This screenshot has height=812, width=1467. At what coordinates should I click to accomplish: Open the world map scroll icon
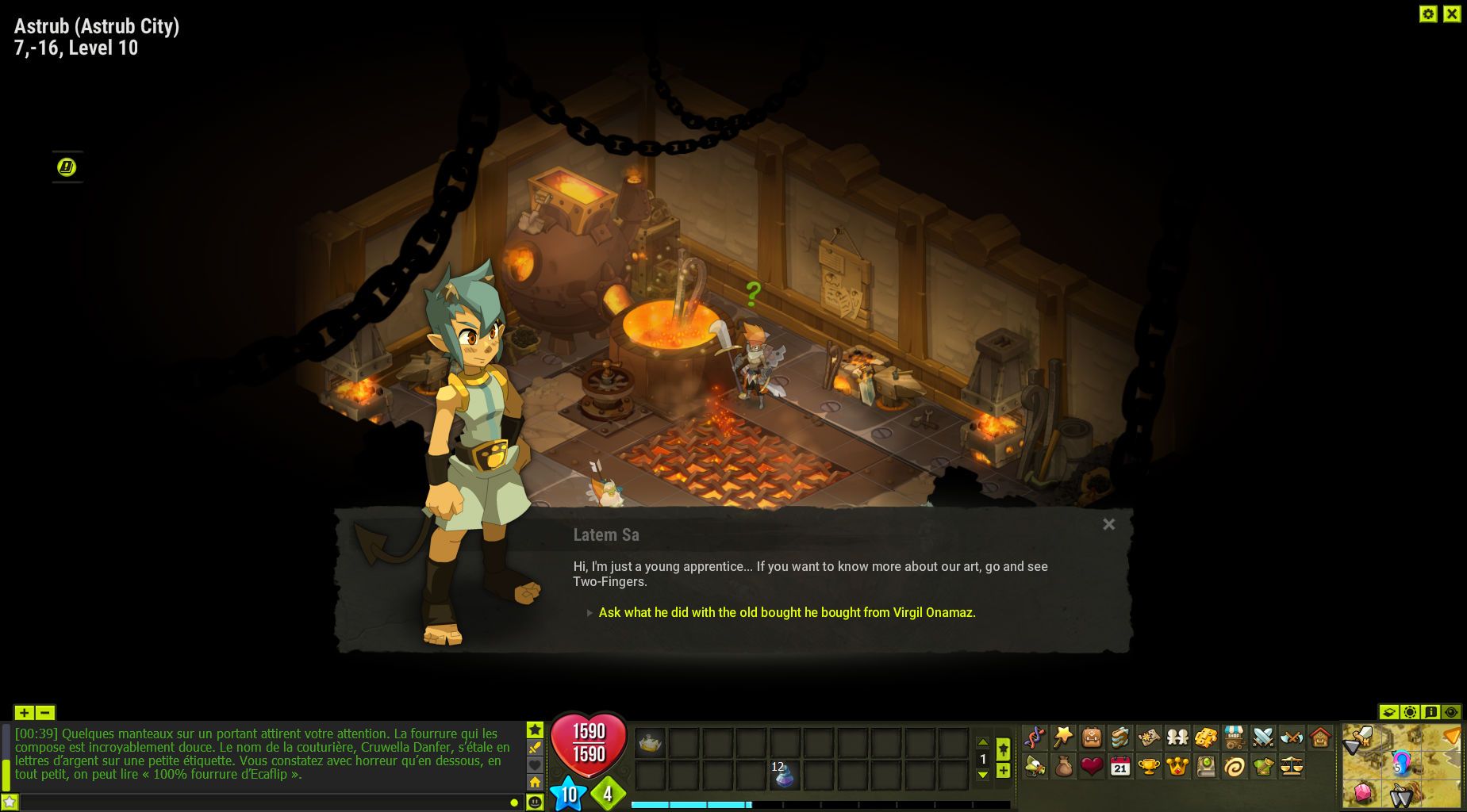[1149, 737]
